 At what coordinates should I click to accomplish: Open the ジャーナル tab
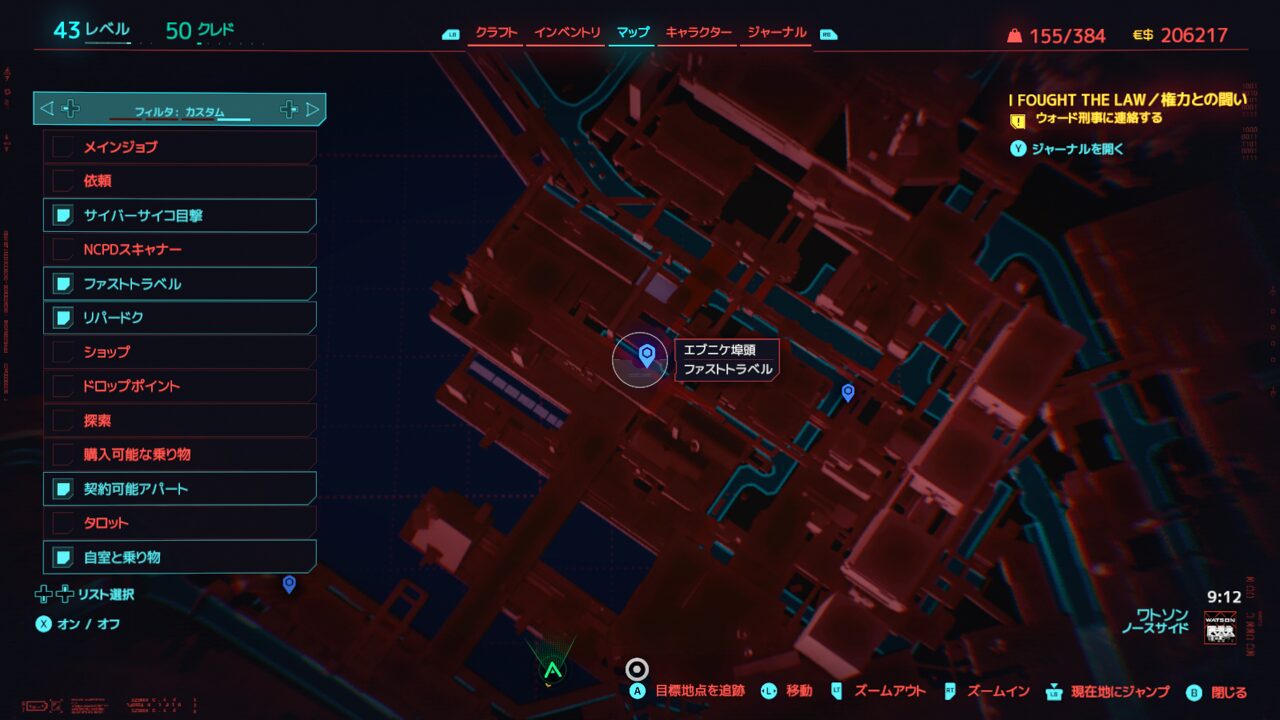coord(774,33)
